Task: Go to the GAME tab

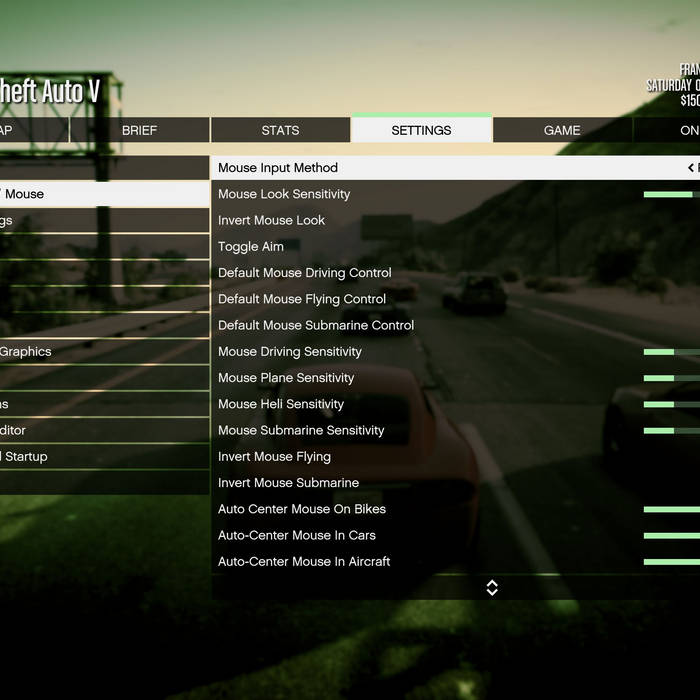Action: click(562, 130)
